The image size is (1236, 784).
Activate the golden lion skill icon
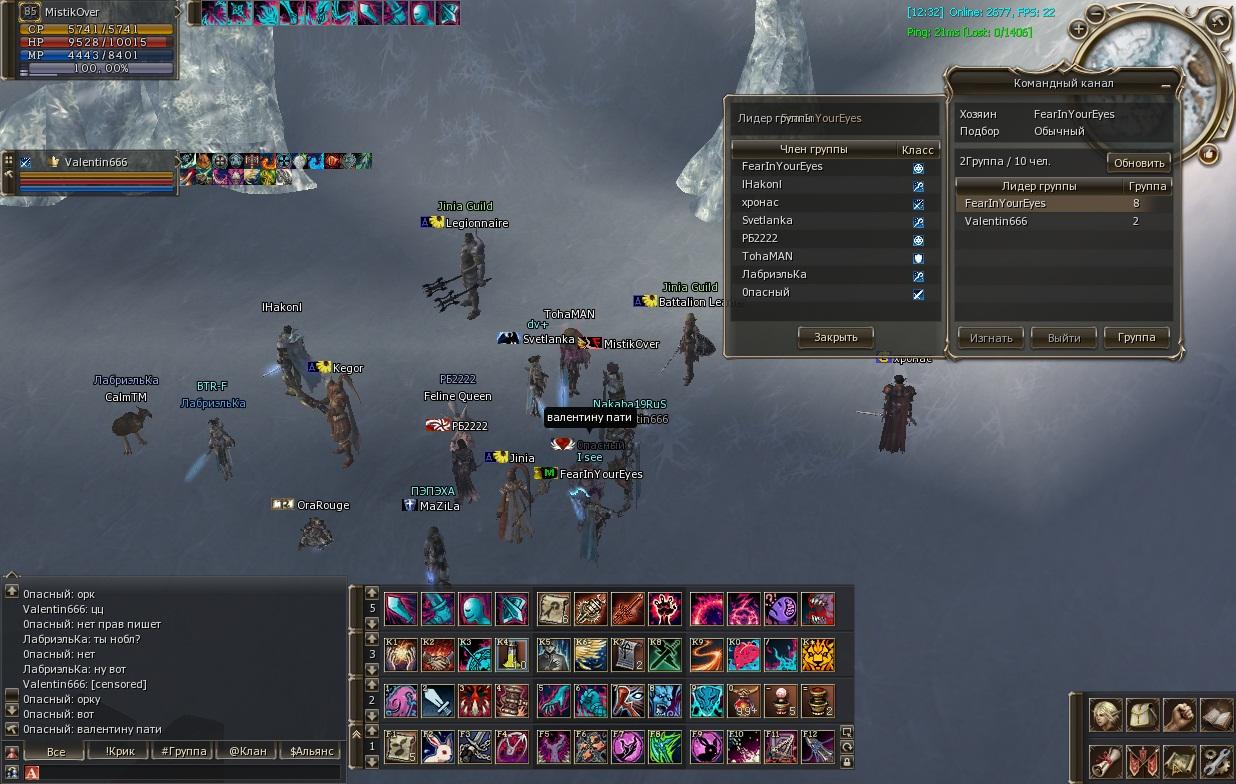[817, 655]
